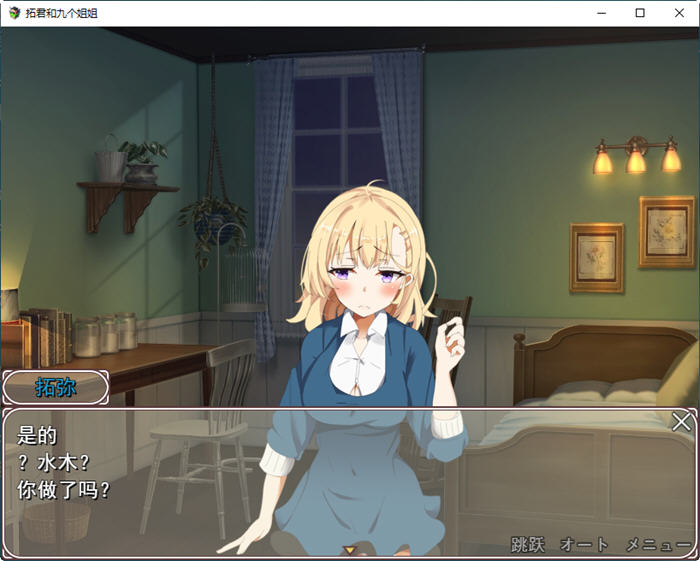This screenshot has width=700, height=561.
Task: Turn on オート auto mode
Action: (x=584, y=545)
